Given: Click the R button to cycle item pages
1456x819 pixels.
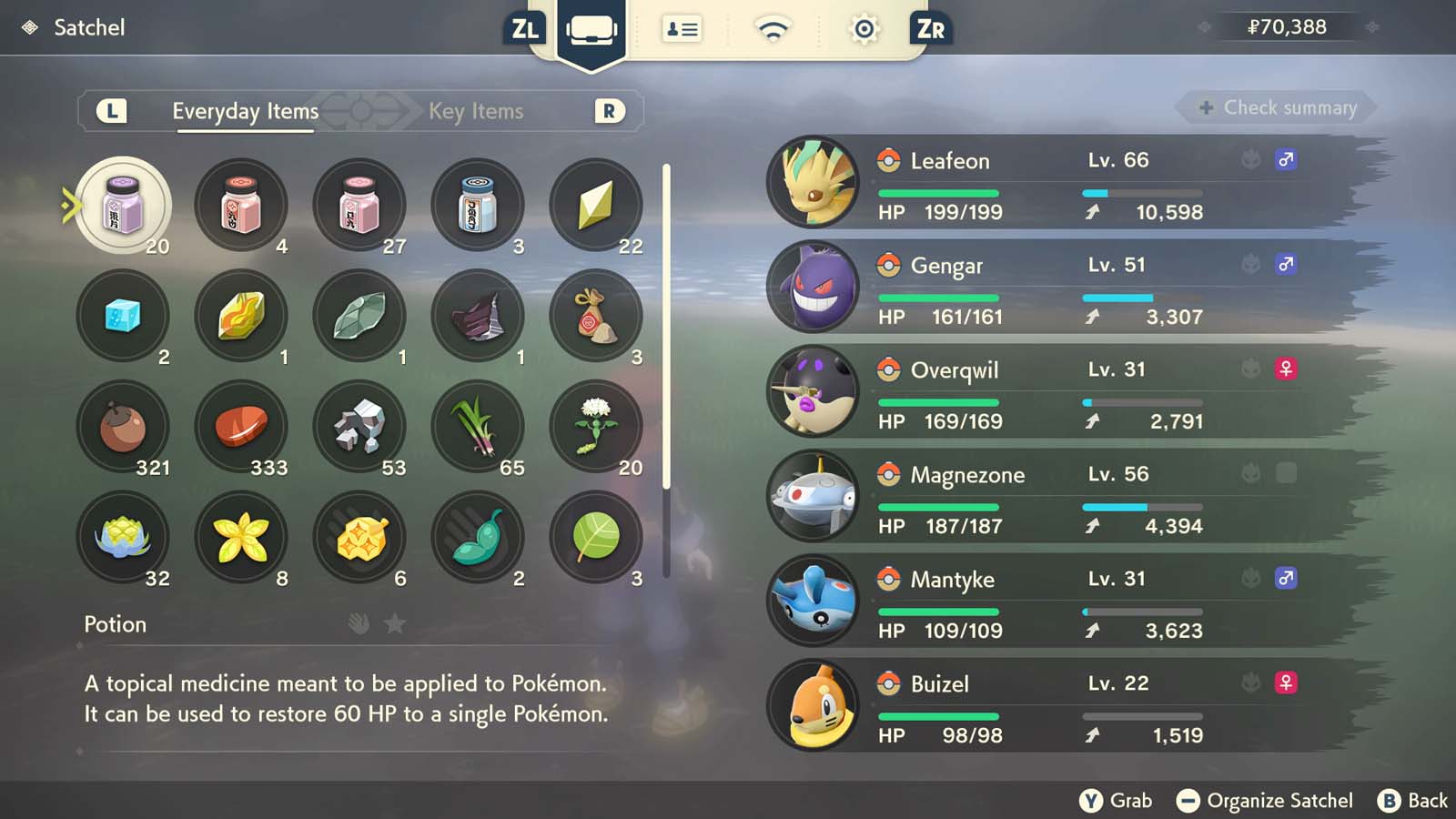Looking at the screenshot, I should point(610,111).
